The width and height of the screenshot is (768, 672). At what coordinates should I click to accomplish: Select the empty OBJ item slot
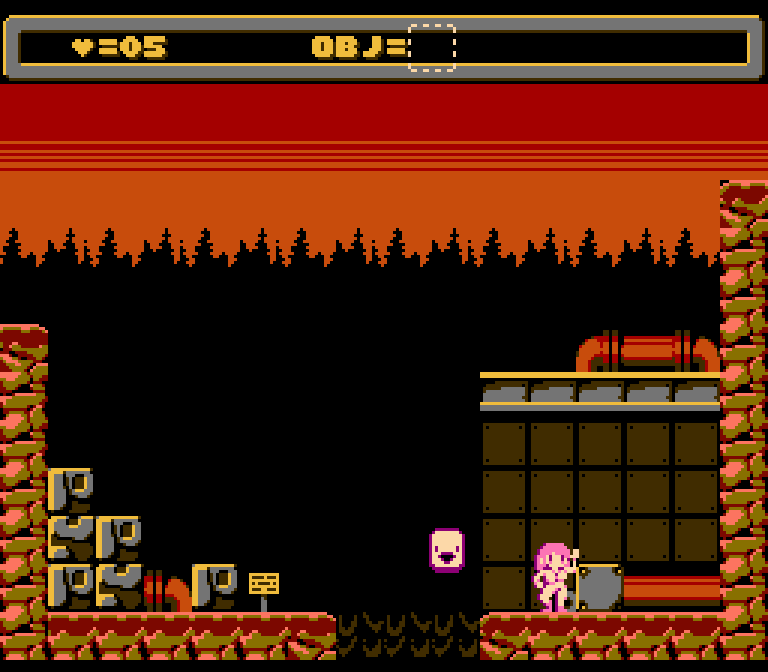tap(432, 48)
